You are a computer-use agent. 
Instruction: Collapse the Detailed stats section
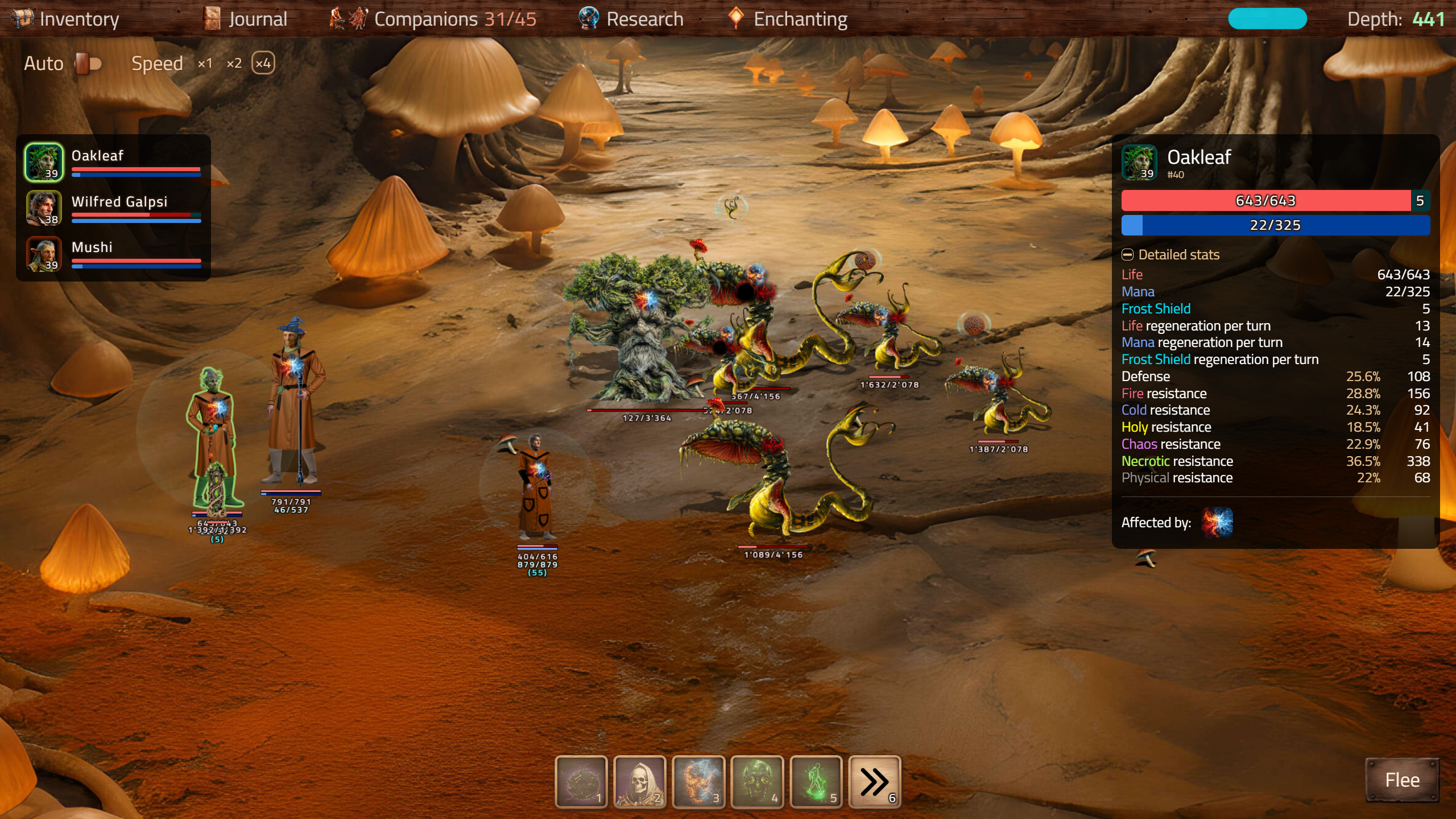1127,255
